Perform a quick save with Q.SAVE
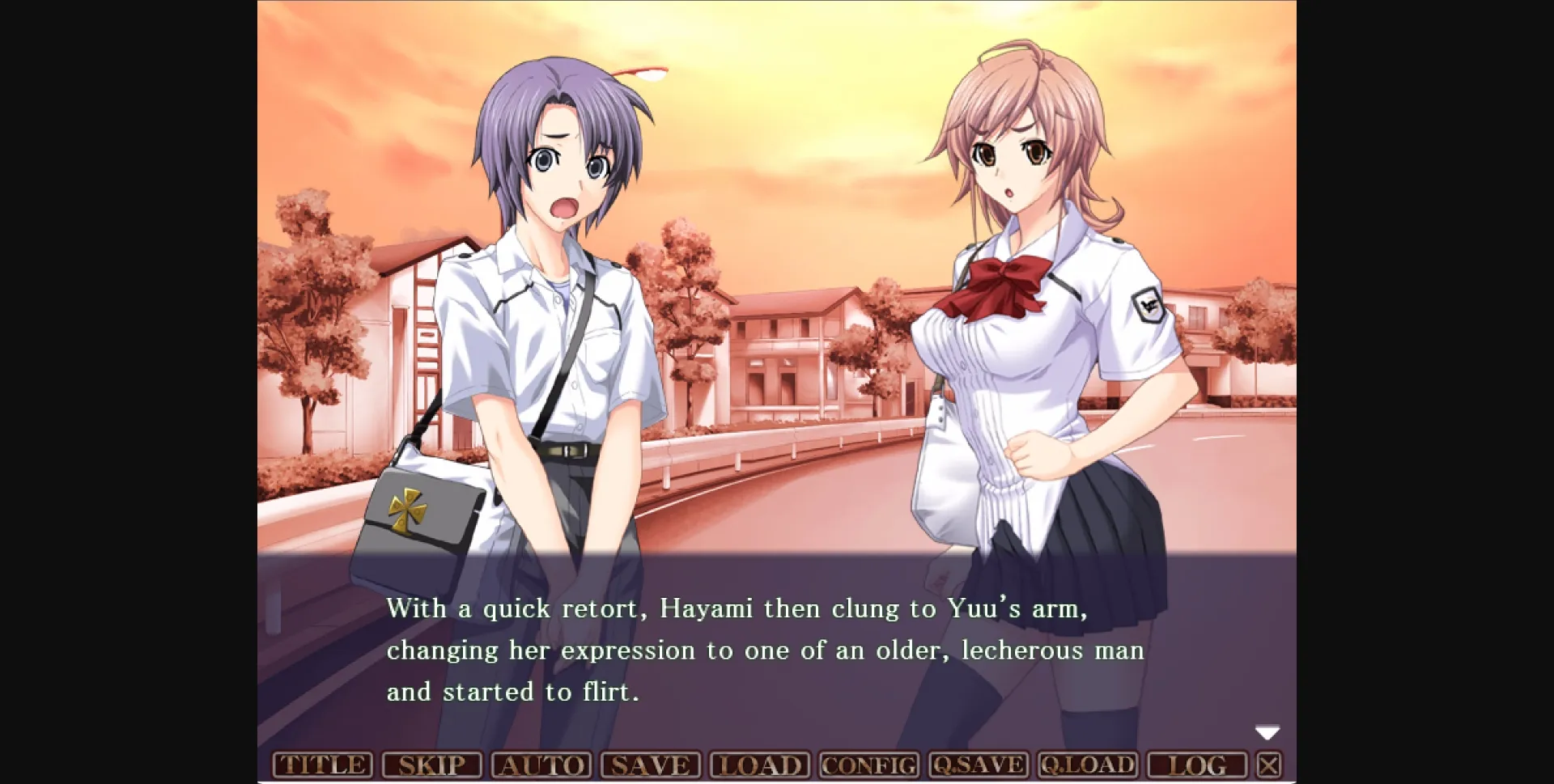The height and width of the screenshot is (784, 1554). coord(979,763)
